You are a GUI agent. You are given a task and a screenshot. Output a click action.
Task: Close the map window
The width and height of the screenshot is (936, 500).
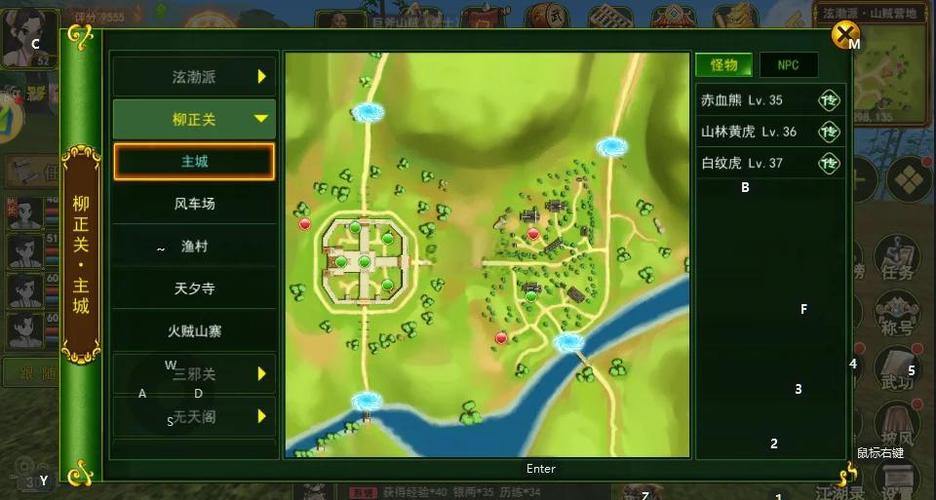(846, 37)
